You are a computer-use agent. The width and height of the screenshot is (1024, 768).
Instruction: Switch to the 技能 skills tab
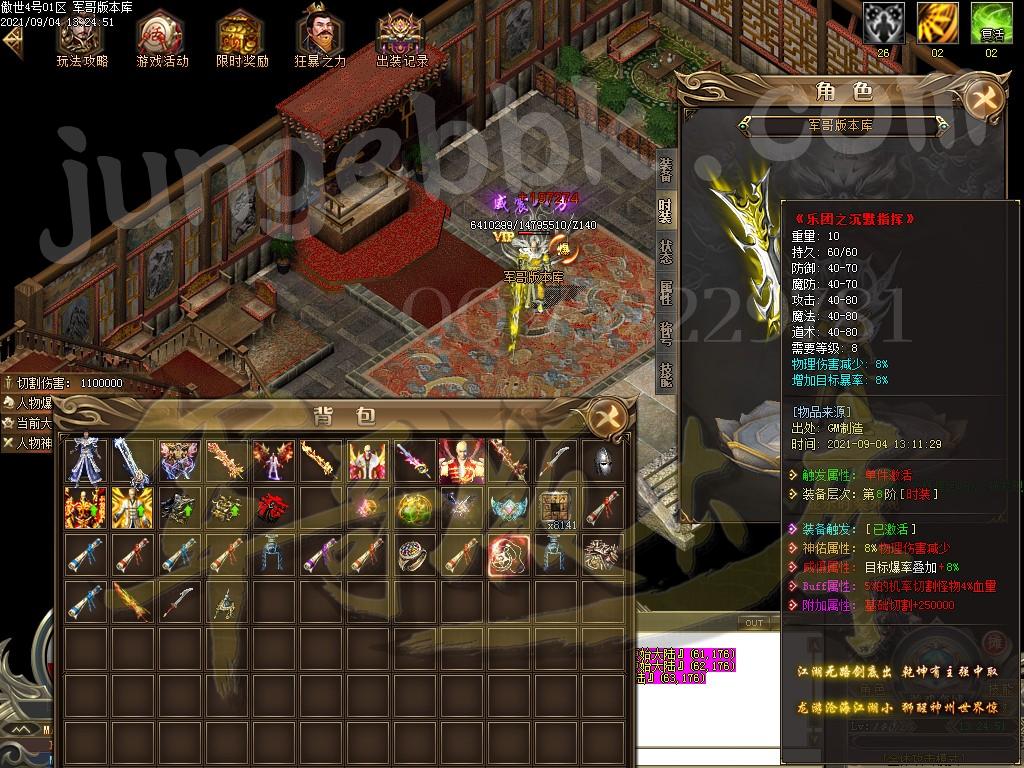(x=666, y=373)
